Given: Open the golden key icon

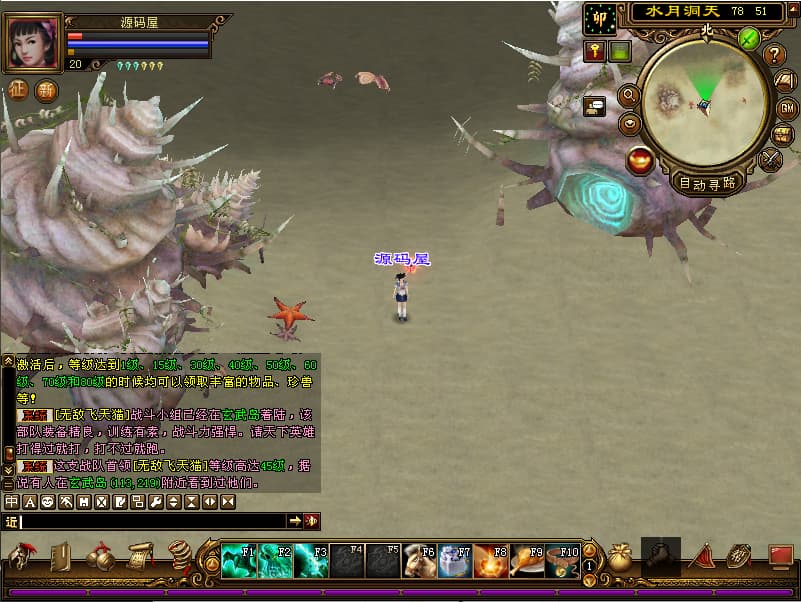Looking at the screenshot, I should (595, 51).
